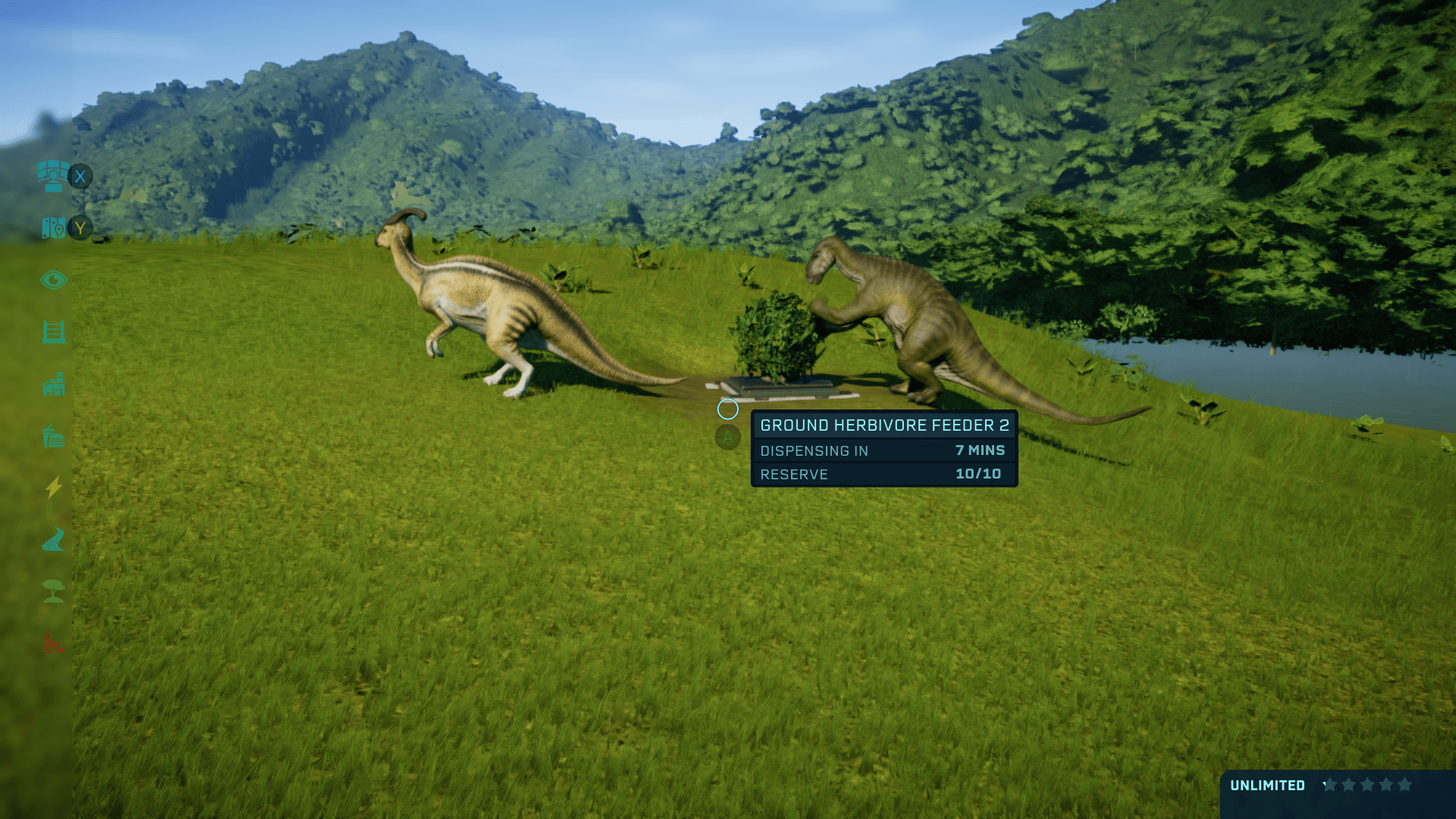
Task: Click the UNLIMITED label in the bottom panel
Action: [1267, 786]
